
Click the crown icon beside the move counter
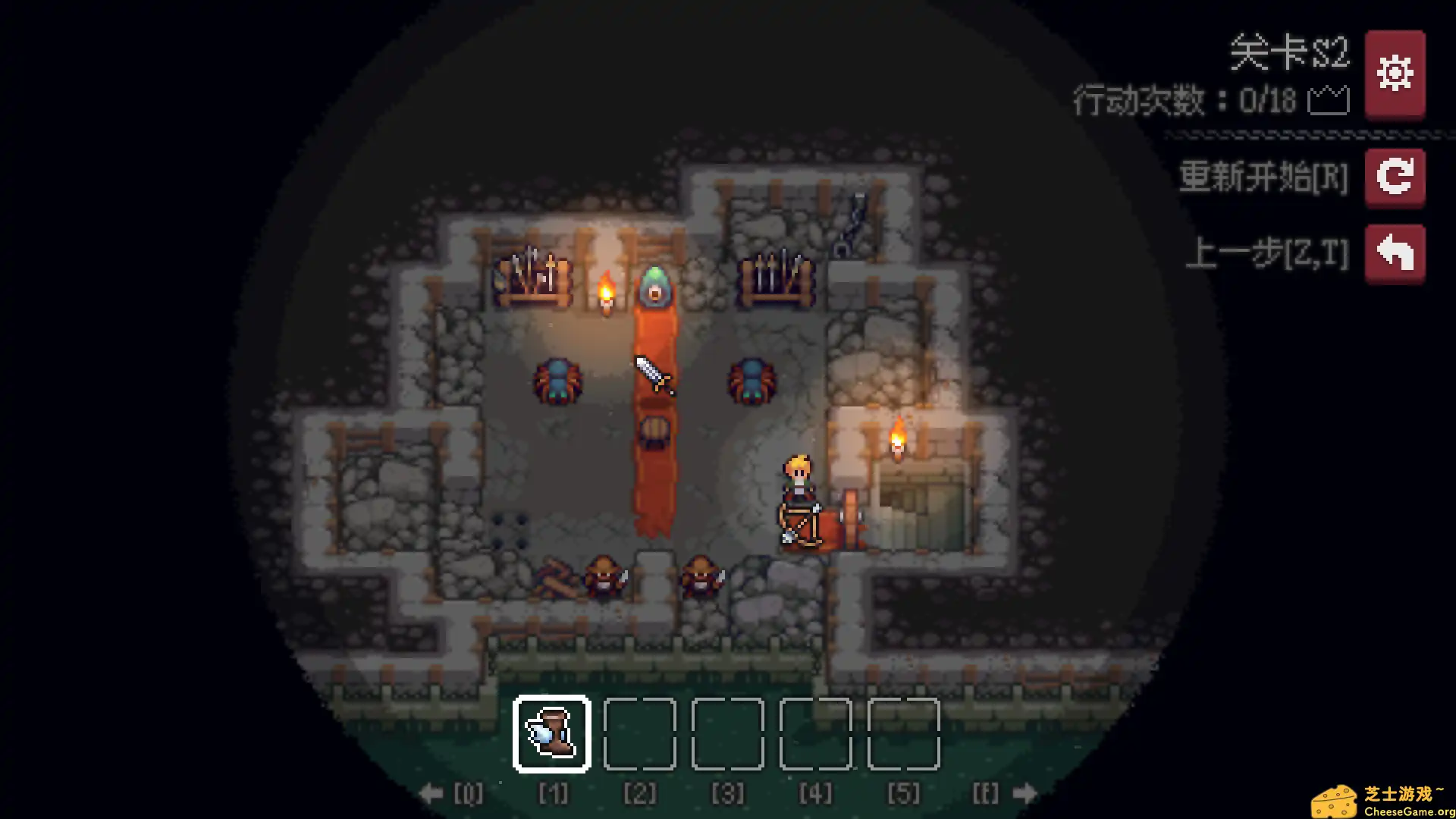pyautogui.click(x=1328, y=99)
